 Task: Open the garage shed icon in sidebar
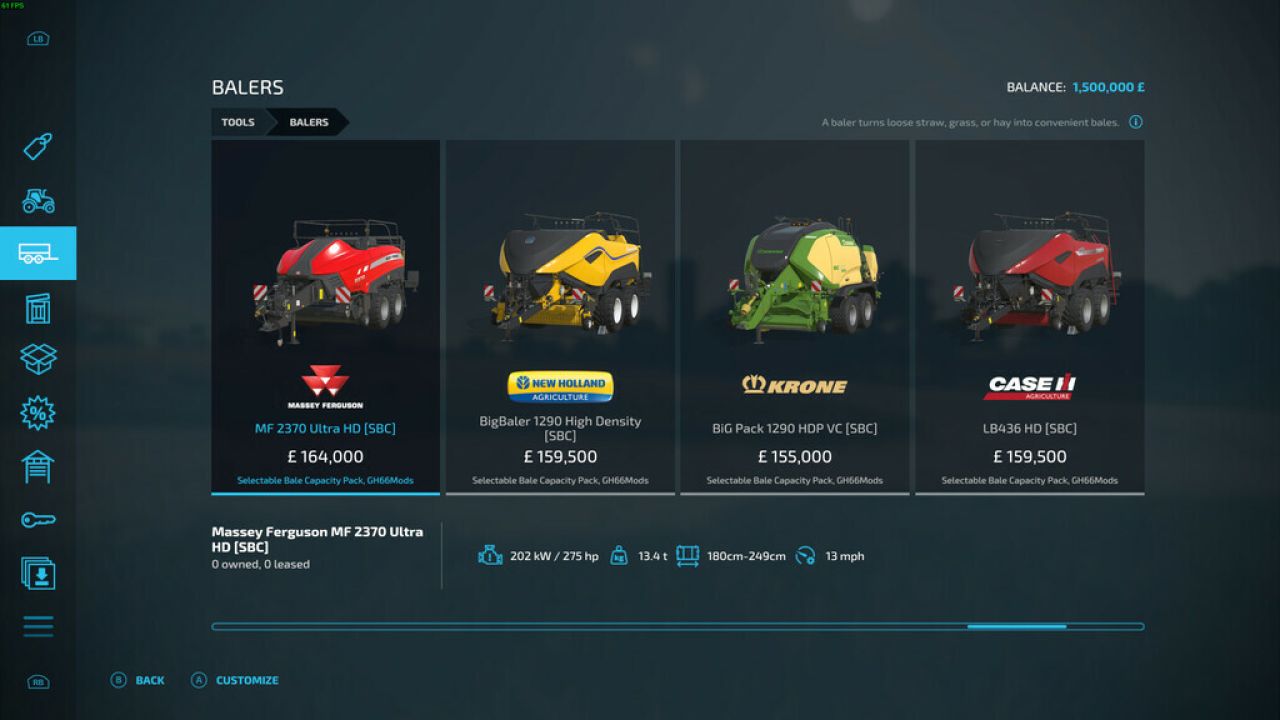[x=38, y=466]
